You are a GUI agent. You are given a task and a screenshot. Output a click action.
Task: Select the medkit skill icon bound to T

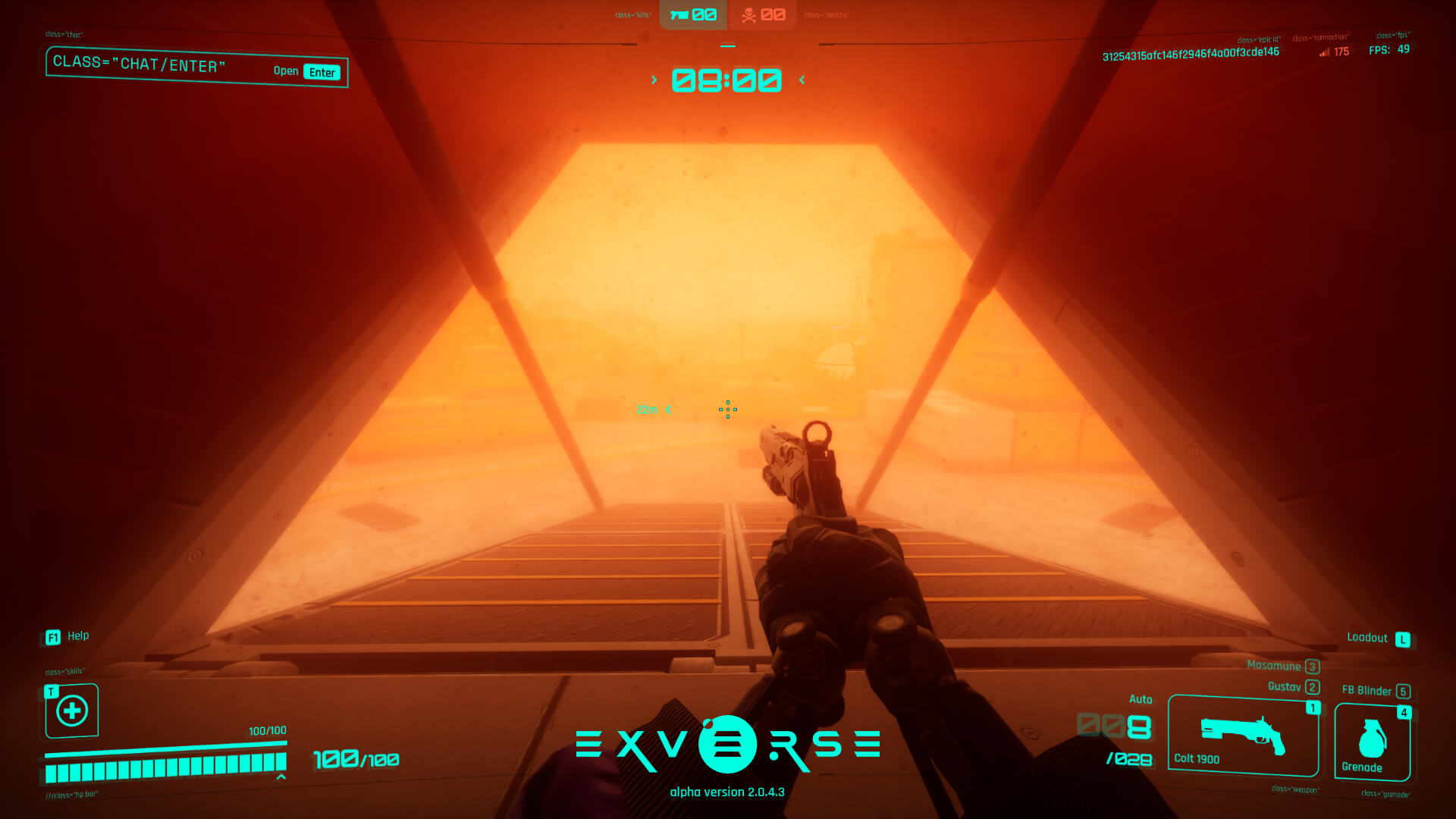(71, 711)
